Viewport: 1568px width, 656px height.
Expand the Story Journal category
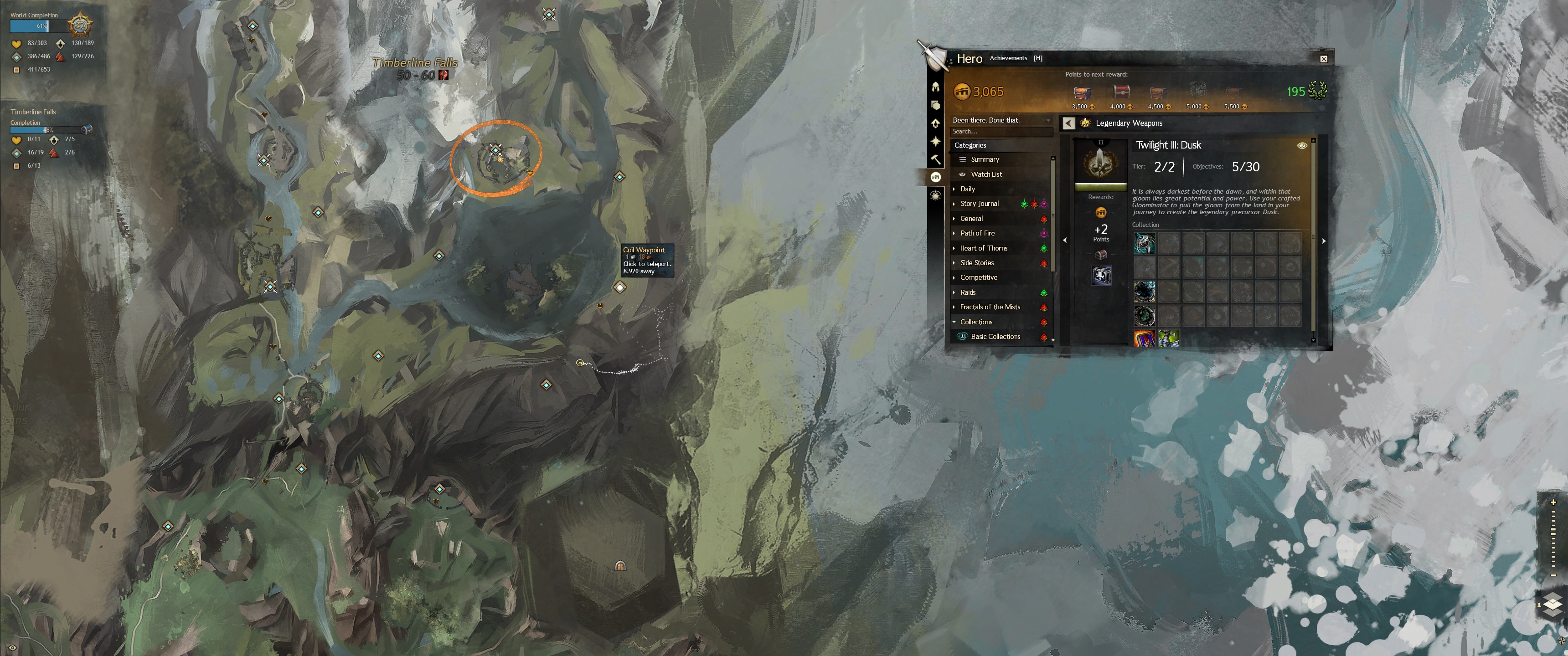979,204
